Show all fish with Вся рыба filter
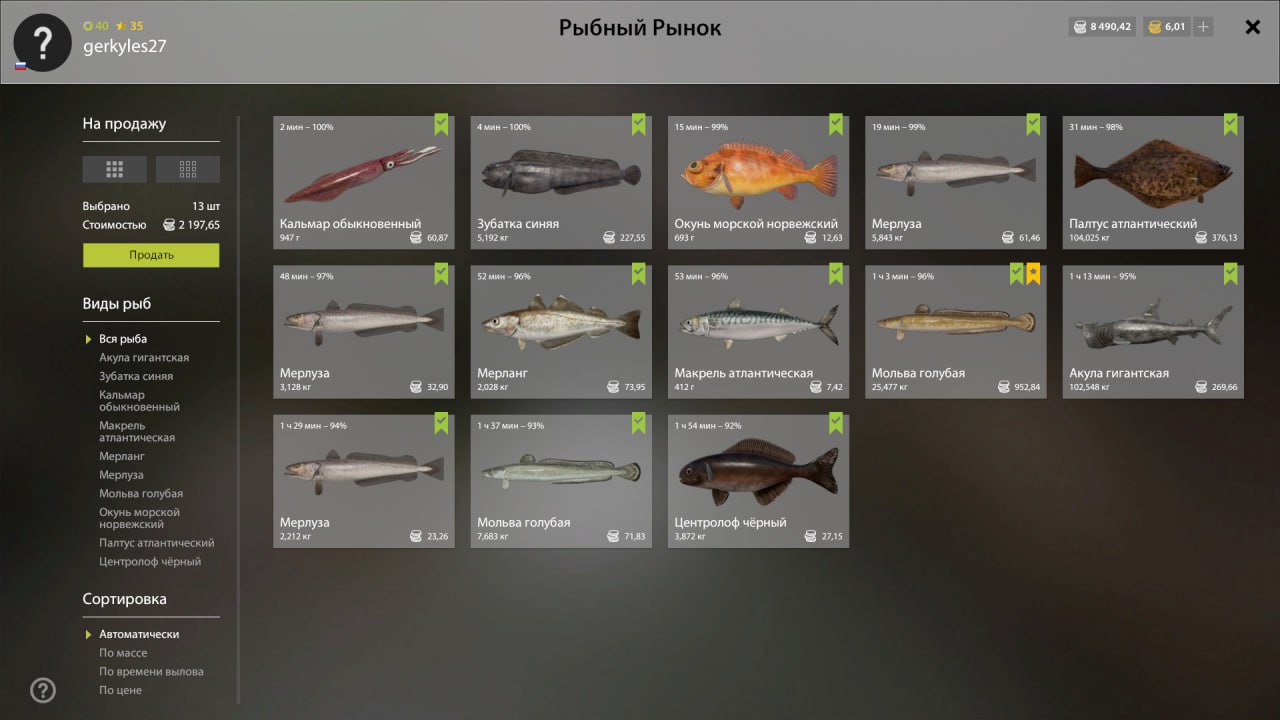The height and width of the screenshot is (720, 1280). (123, 339)
